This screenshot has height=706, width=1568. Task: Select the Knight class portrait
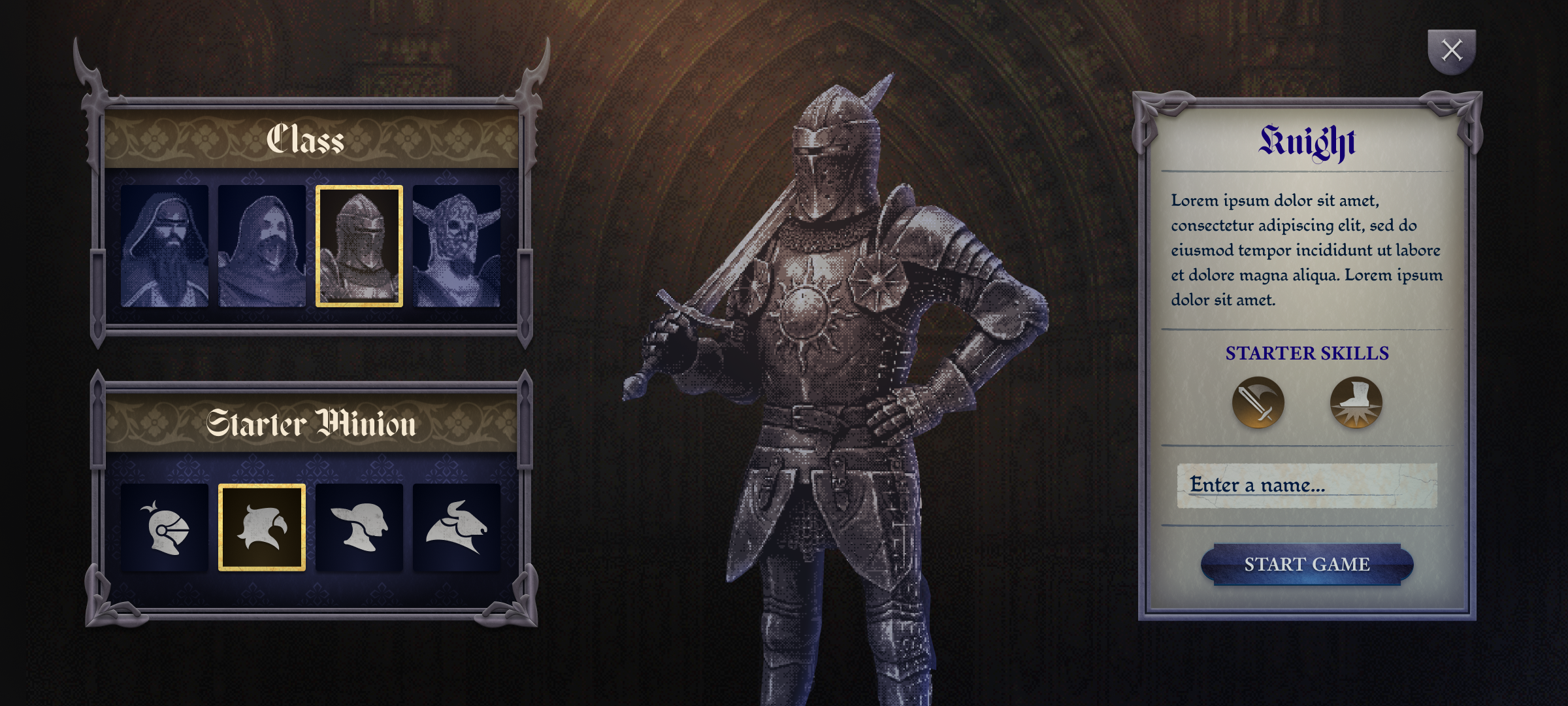(x=359, y=246)
